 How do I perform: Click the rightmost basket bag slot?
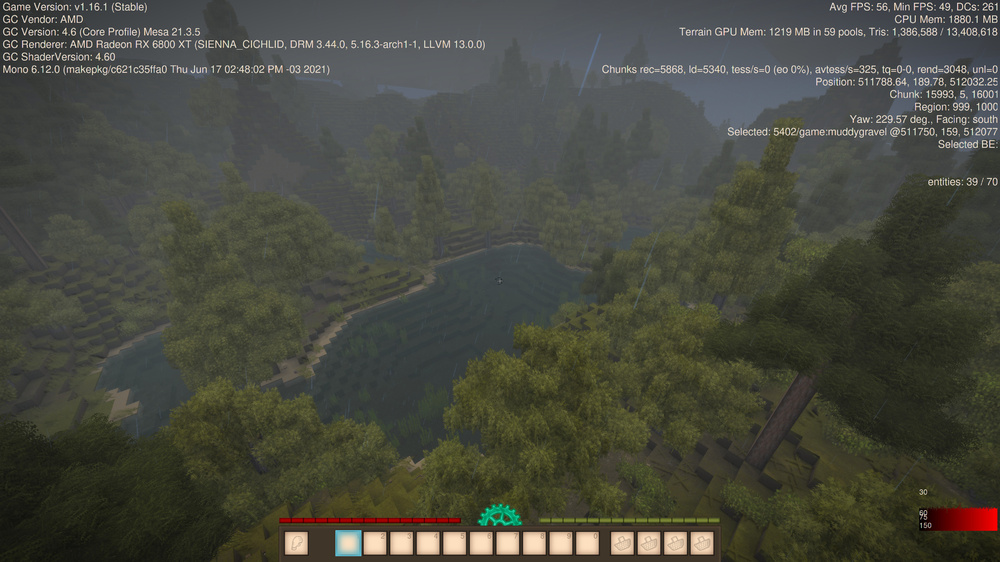[702, 543]
